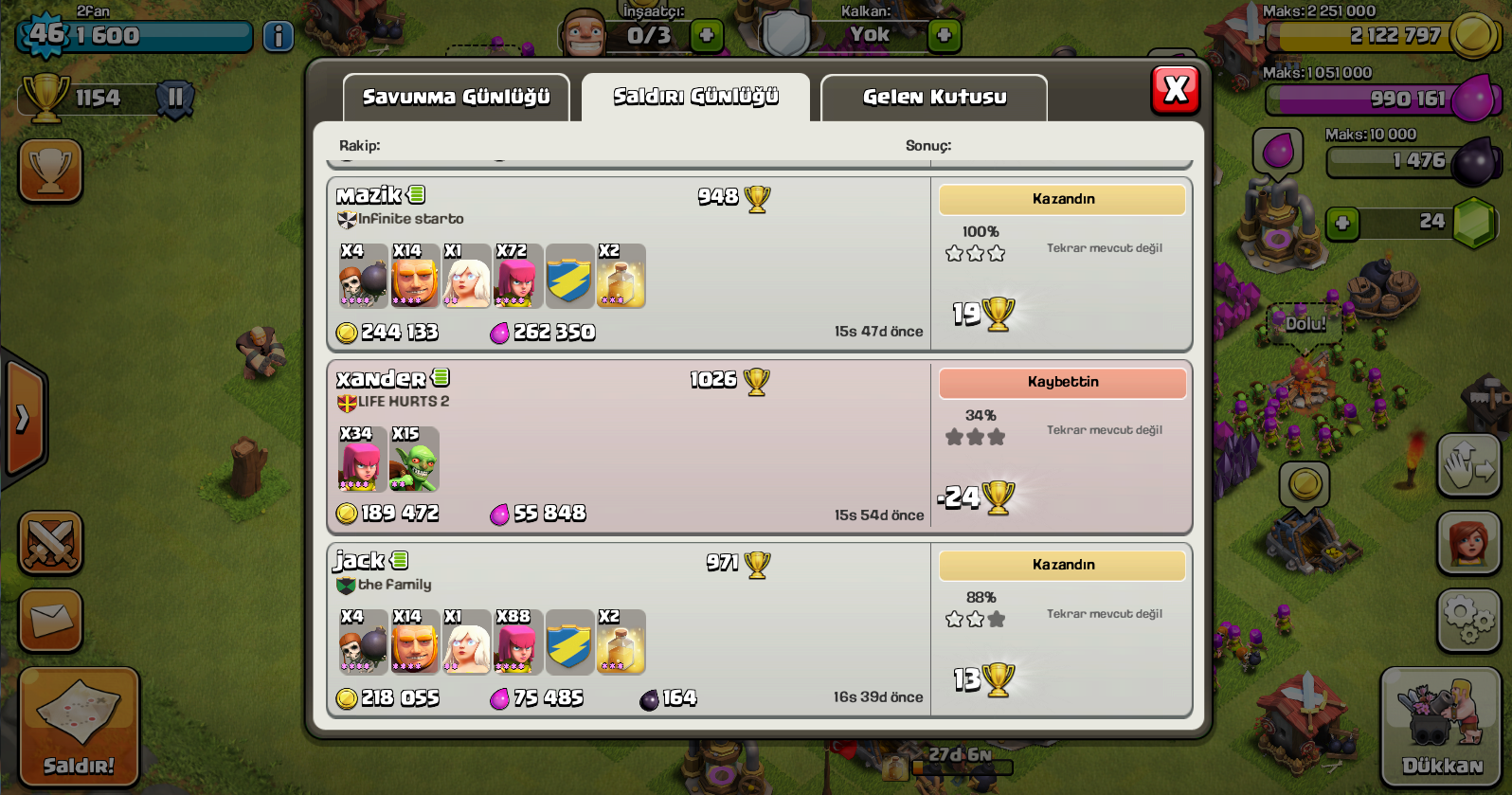The image size is (1512, 795).
Task: Open the Gelen Kutusu tab
Action: (934, 98)
